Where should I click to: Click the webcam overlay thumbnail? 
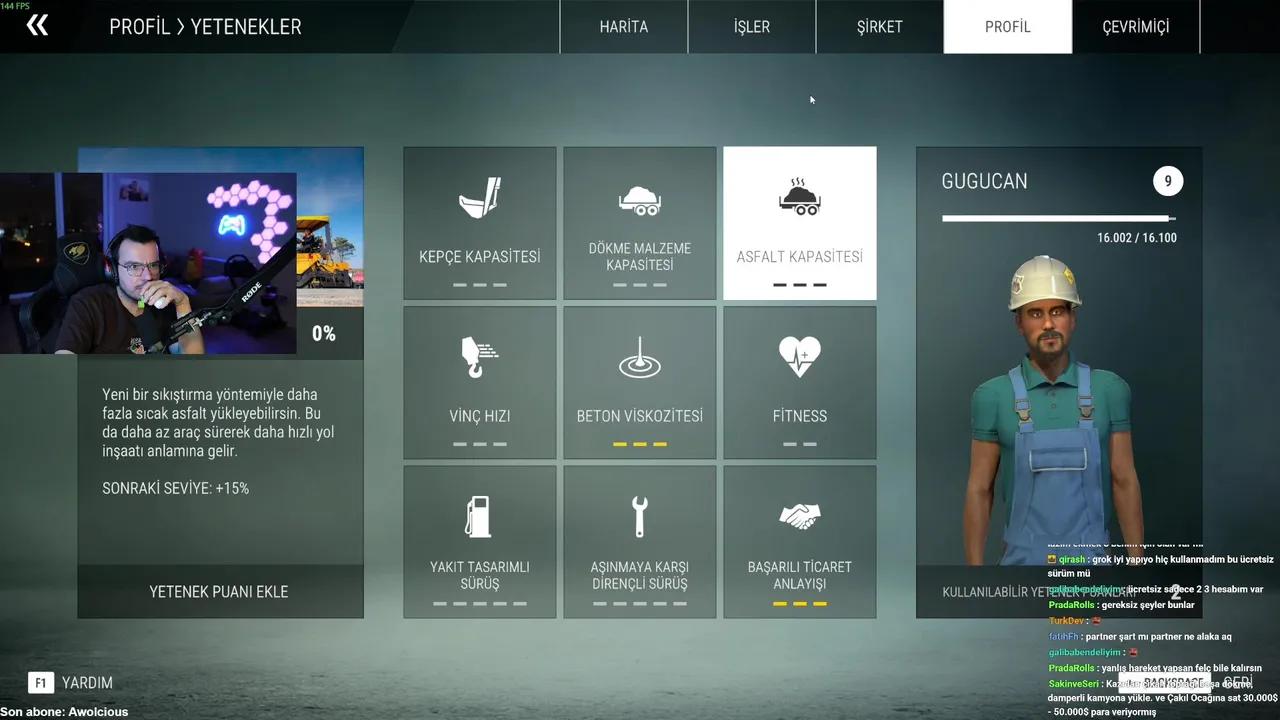[x=148, y=262]
